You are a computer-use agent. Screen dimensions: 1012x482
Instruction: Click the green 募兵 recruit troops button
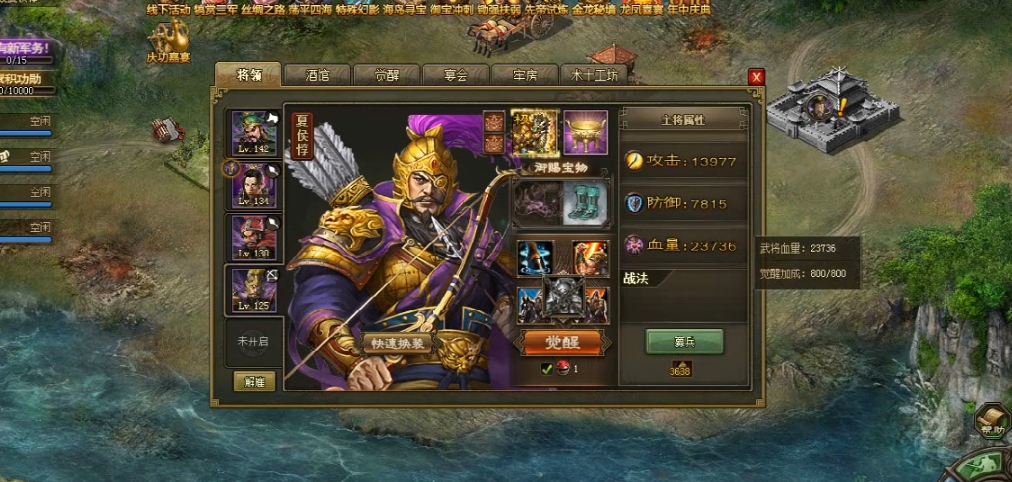pos(684,341)
